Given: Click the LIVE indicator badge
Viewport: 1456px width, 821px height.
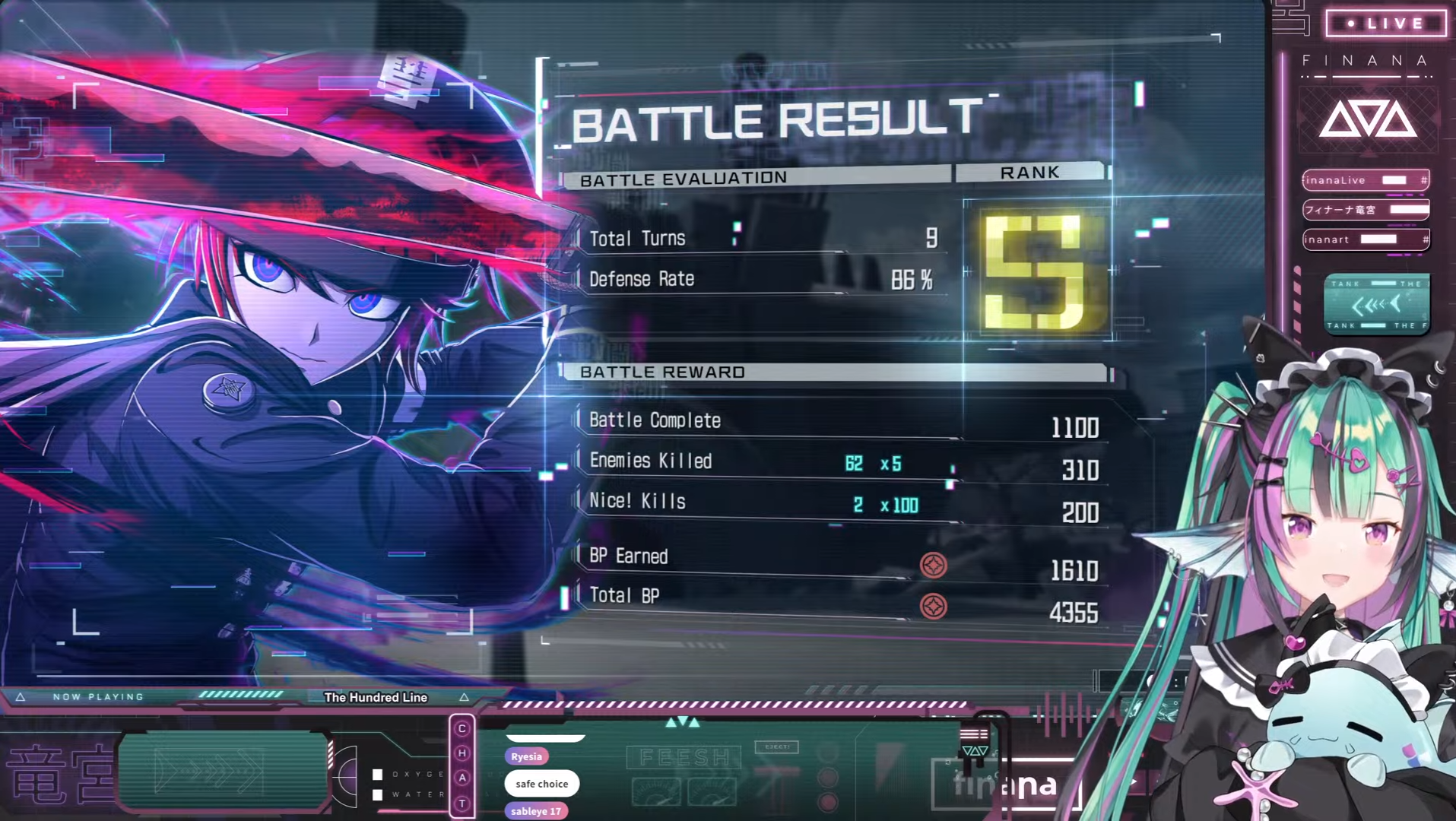Looking at the screenshot, I should point(1385,24).
